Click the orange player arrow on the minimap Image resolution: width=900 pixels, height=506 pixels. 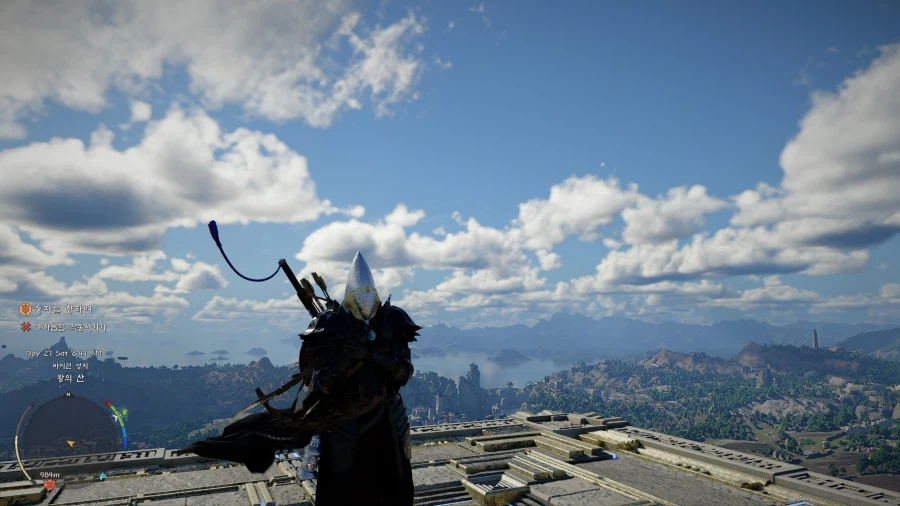tap(72, 442)
